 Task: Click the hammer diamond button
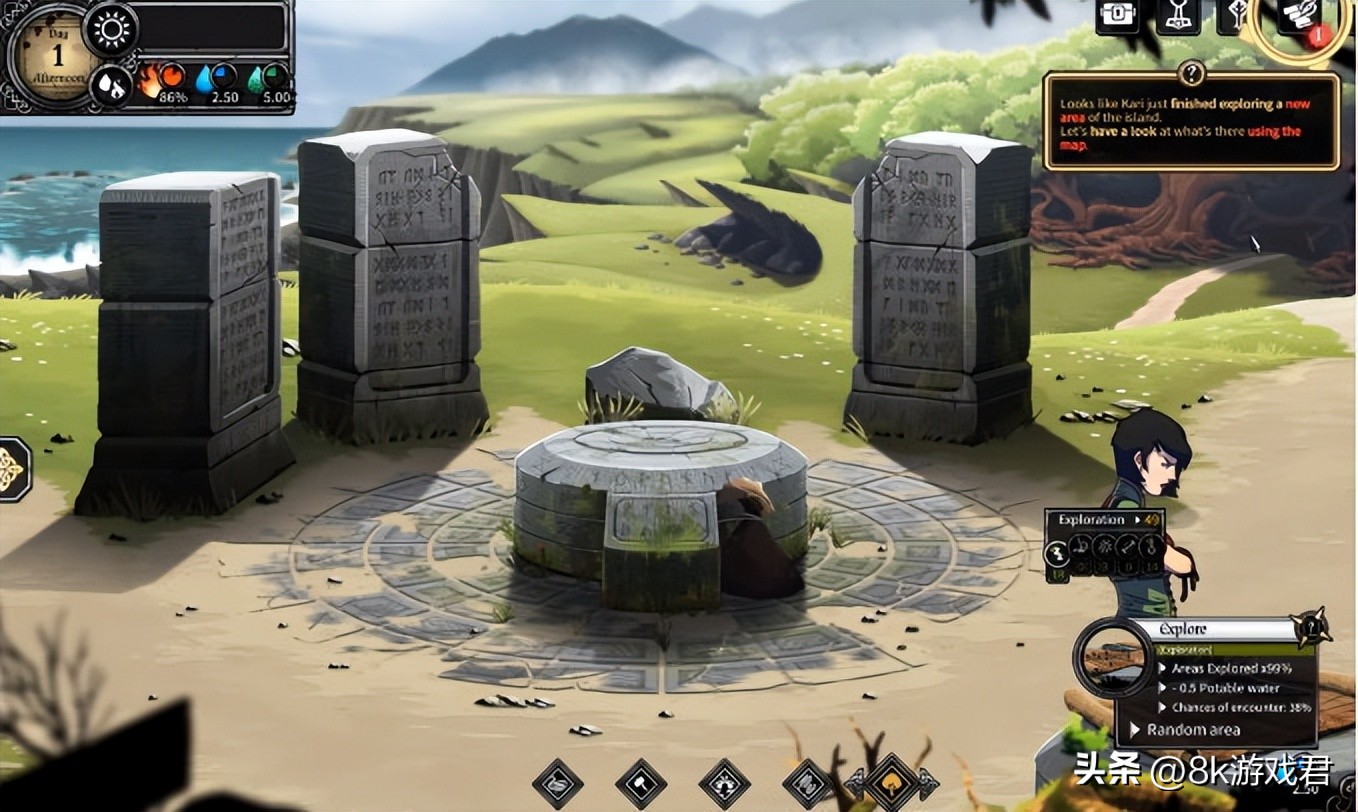(x=642, y=782)
